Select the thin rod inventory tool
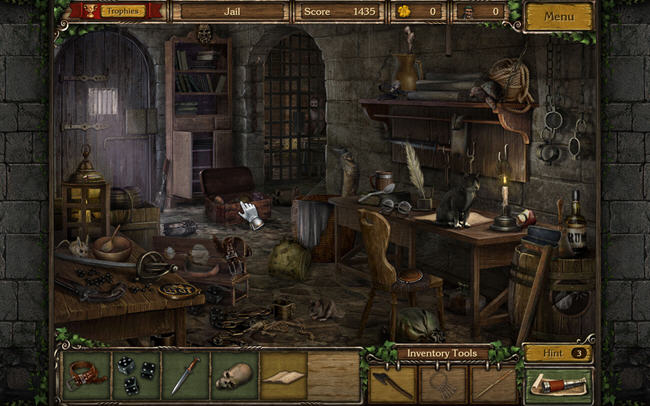Viewport: 650px width, 406px height. (x=492, y=384)
